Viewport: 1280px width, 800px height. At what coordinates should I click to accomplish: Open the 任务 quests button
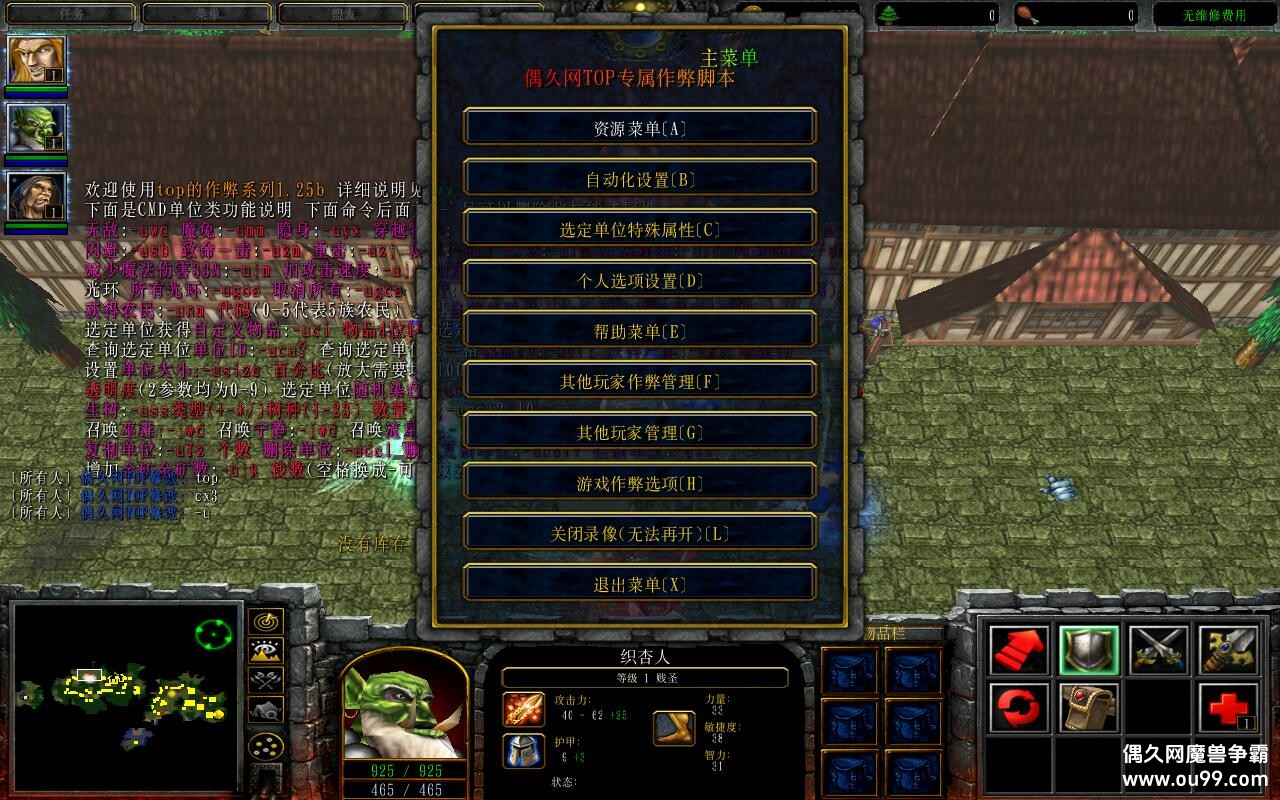click(69, 14)
